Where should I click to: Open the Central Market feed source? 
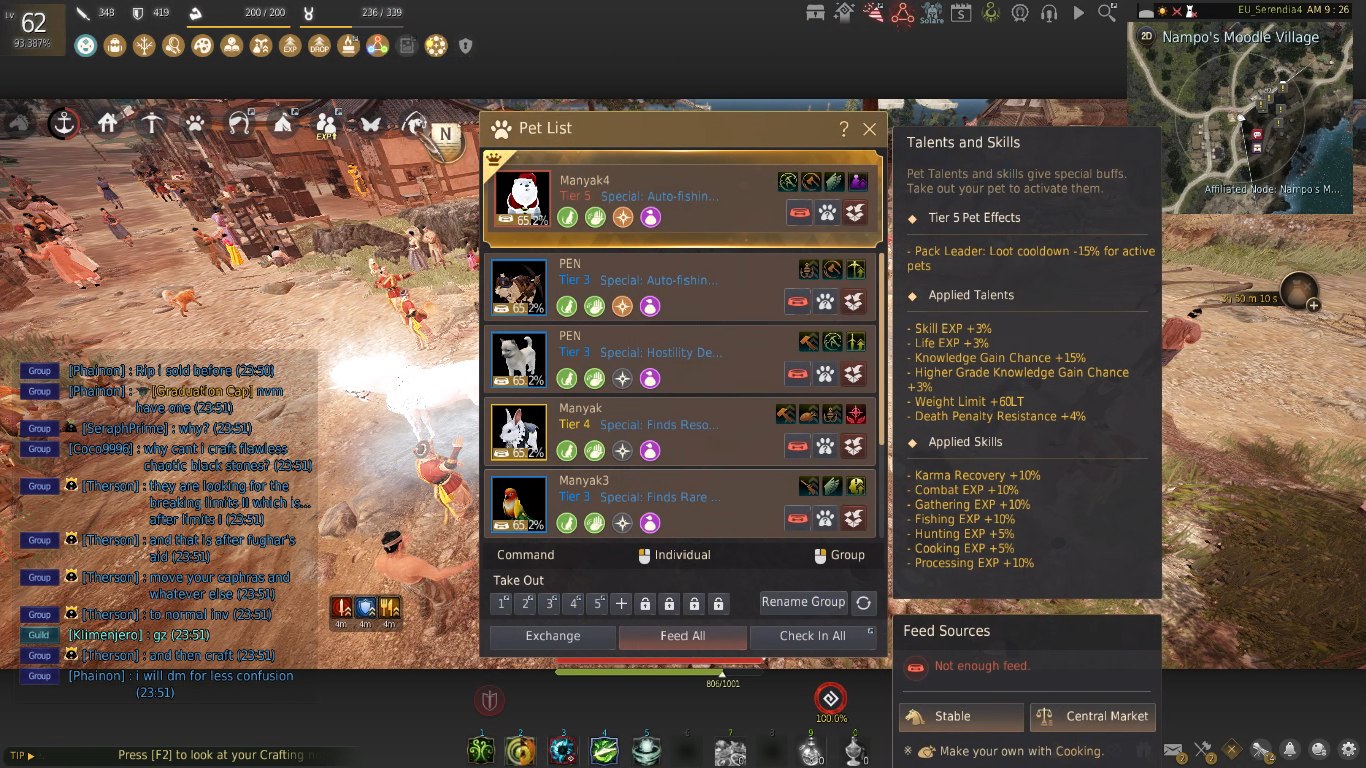tap(1092, 716)
